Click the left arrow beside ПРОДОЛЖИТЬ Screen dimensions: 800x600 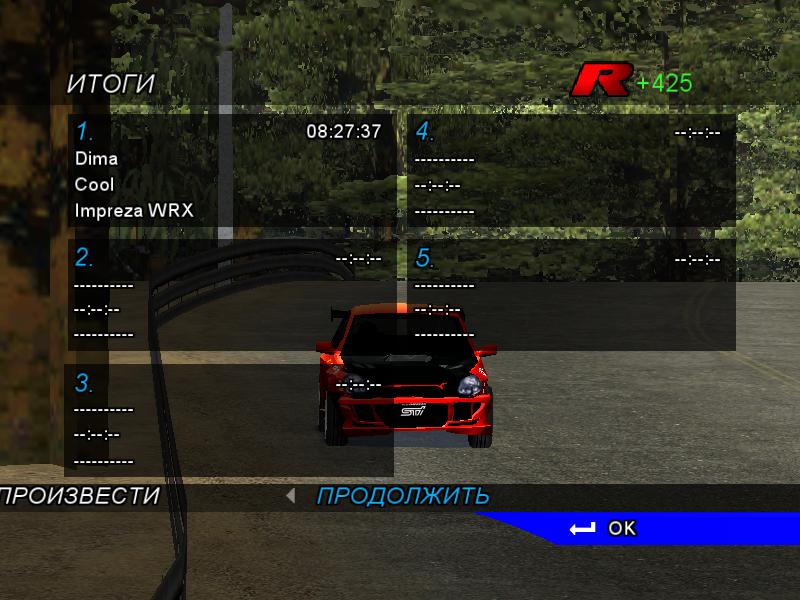point(290,495)
